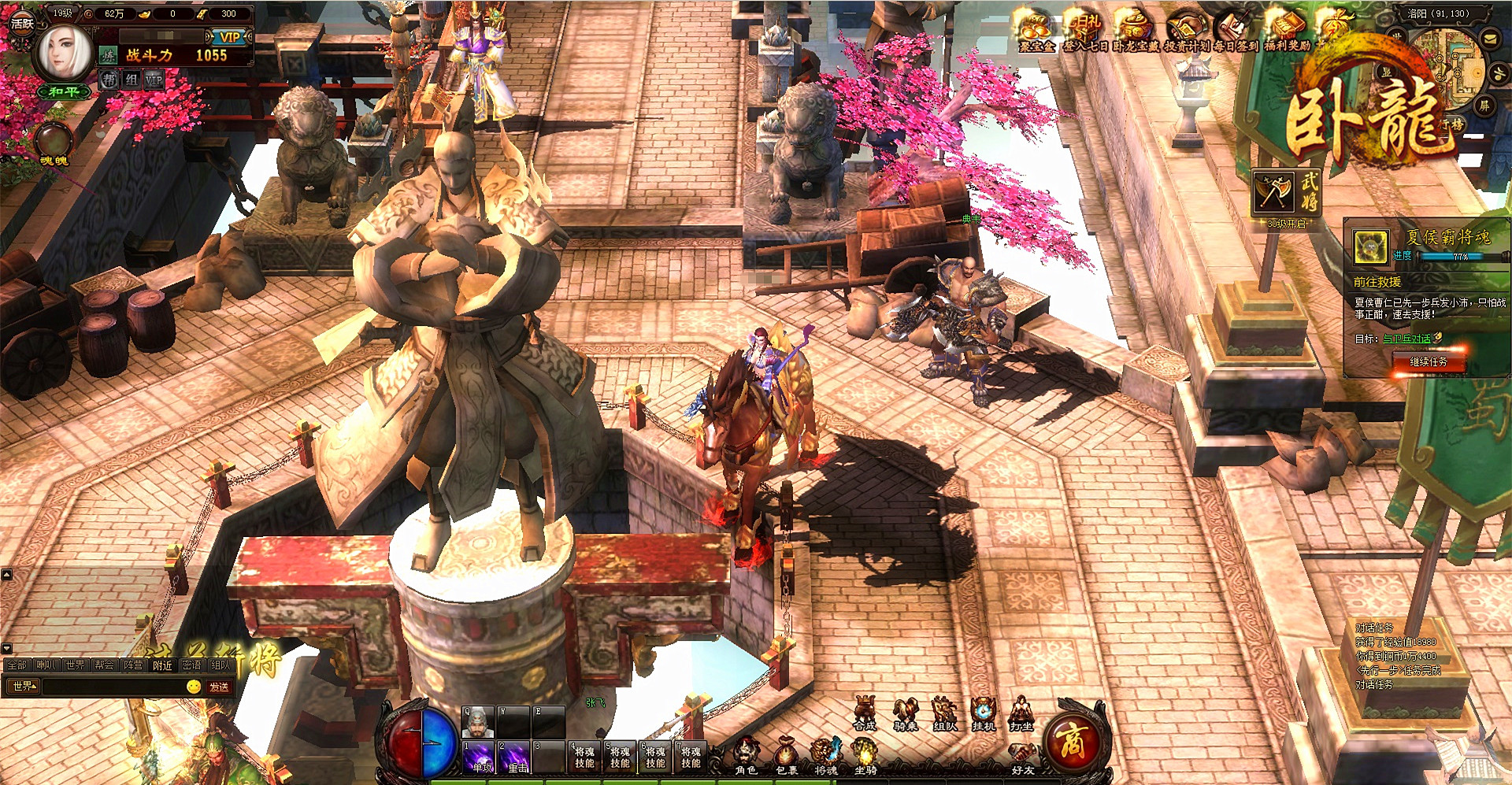Toggle the 和平 peace mode button
This screenshot has height=785, width=1512.
coord(63,92)
